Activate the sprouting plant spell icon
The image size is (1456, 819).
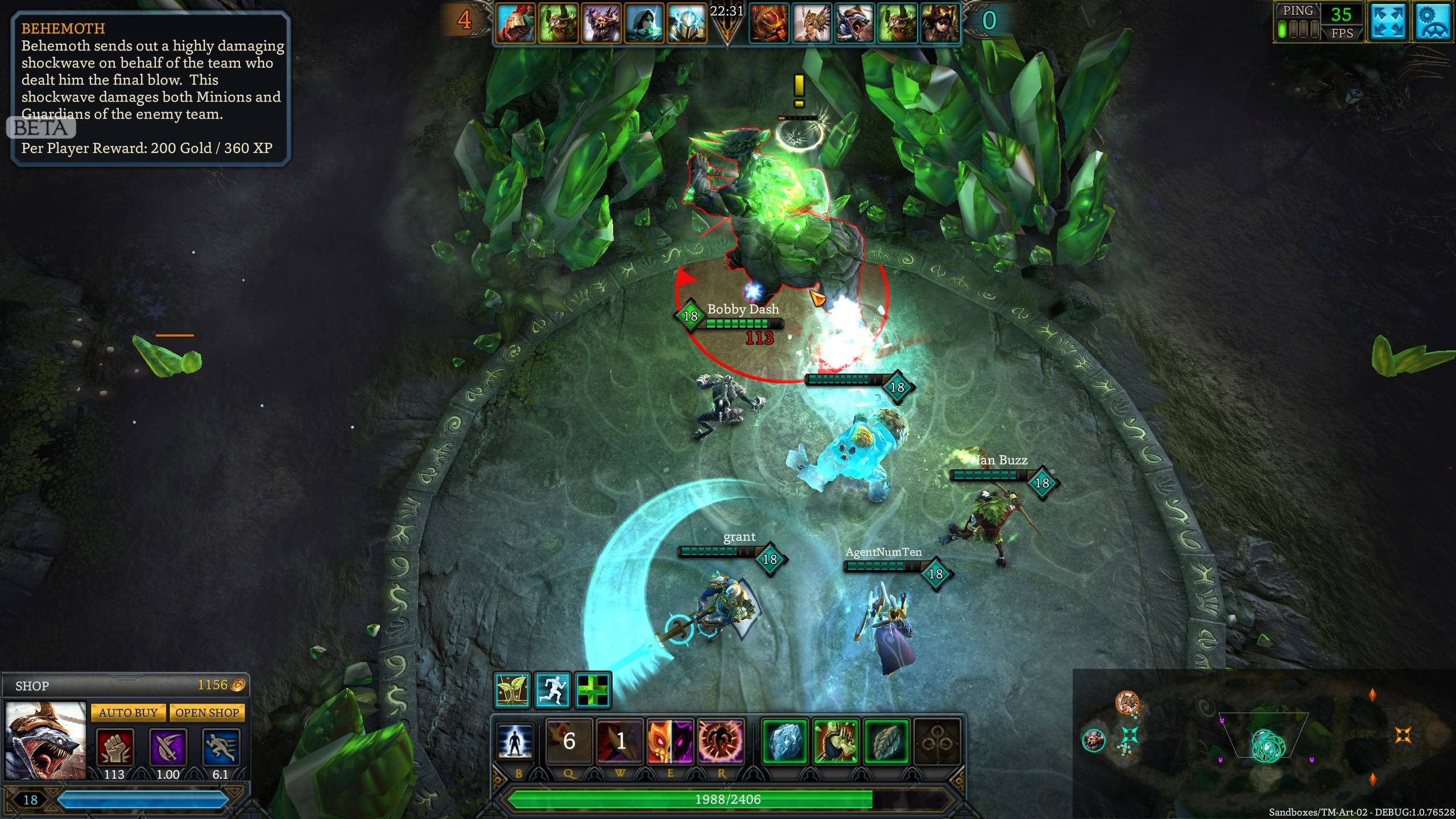pyautogui.click(x=512, y=690)
